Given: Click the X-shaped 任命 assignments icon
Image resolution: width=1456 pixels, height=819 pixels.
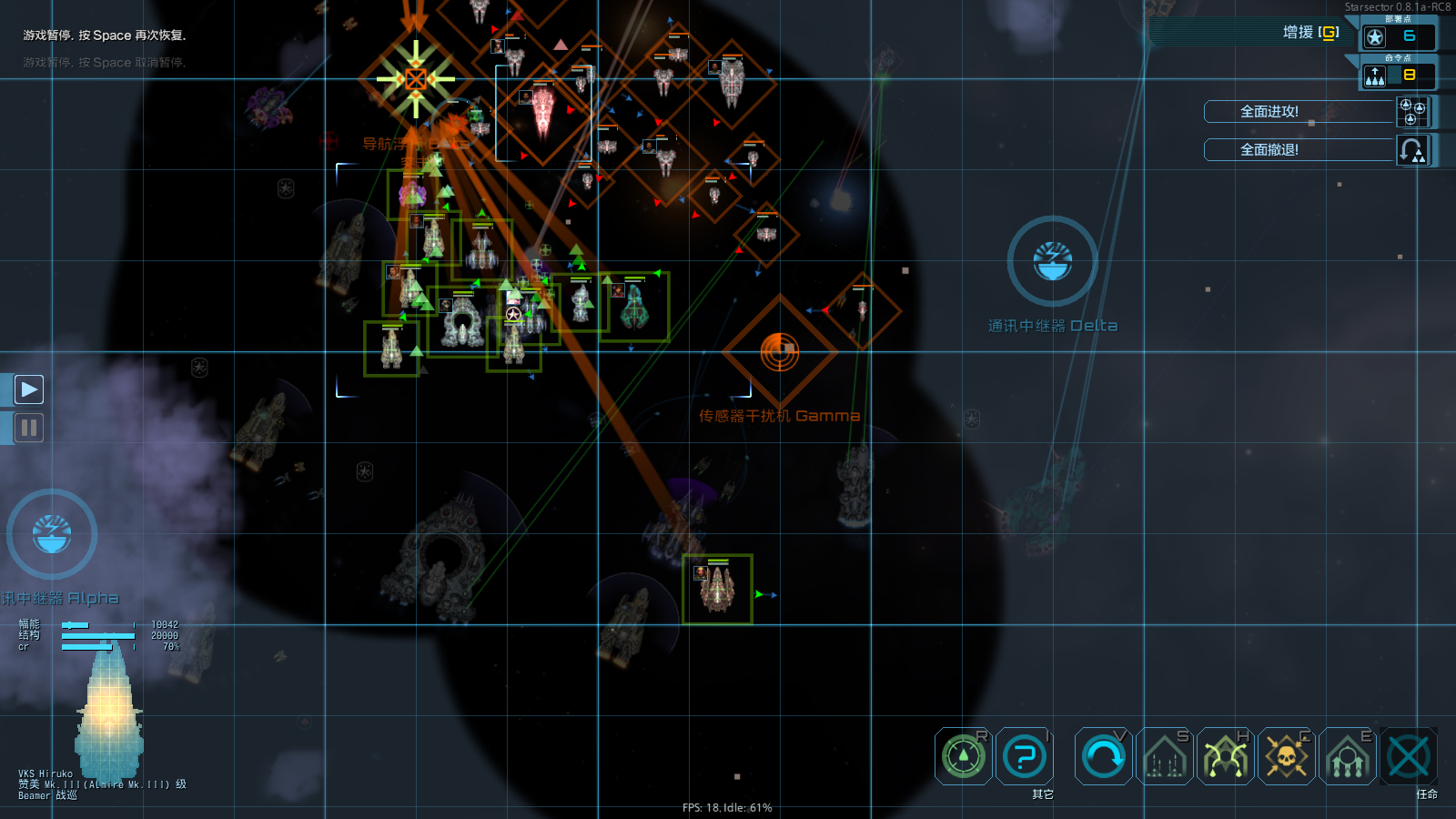Looking at the screenshot, I should [1410, 755].
